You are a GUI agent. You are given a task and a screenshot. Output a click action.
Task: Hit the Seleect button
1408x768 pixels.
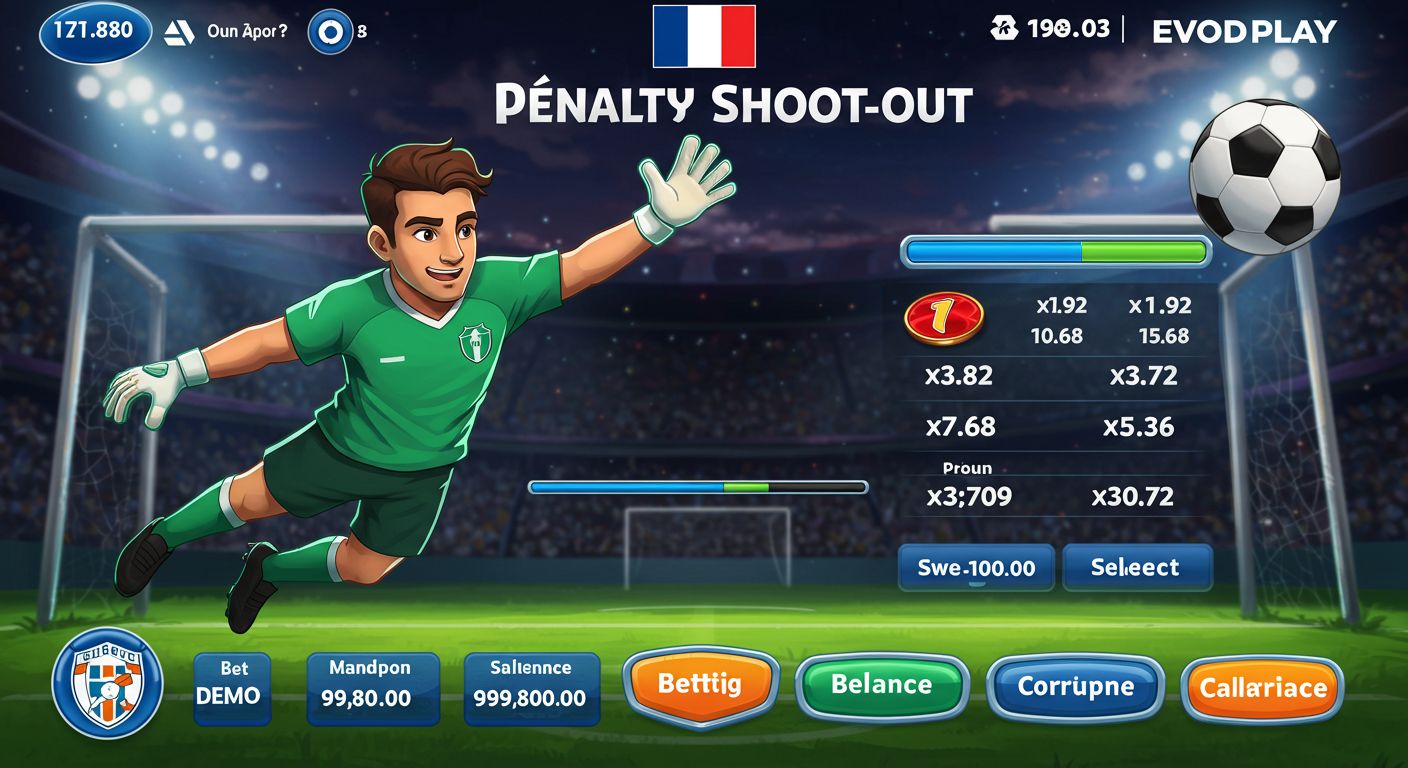pyautogui.click(x=1136, y=568)
